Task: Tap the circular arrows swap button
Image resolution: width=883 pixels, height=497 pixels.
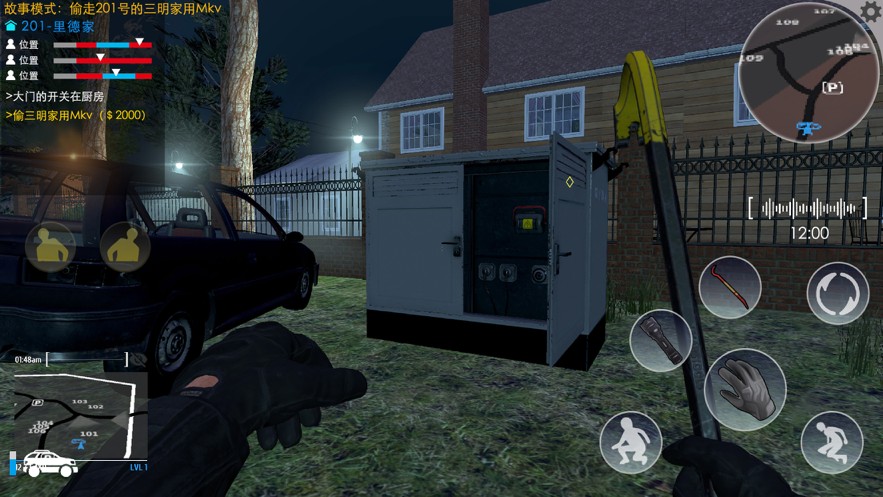Action: [837, 293]
